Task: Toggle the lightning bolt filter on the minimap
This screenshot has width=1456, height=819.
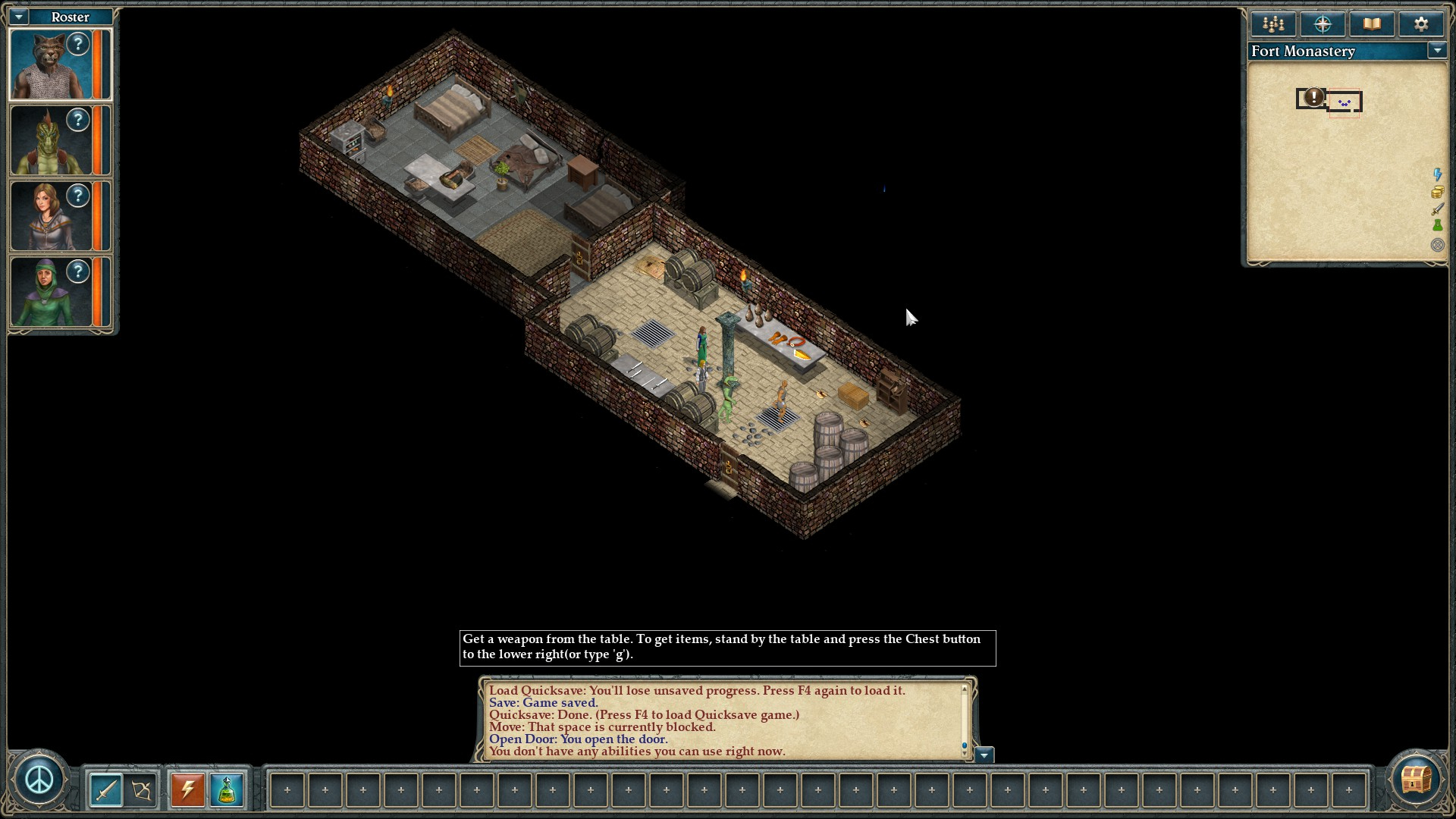Action: [1437, 175]
